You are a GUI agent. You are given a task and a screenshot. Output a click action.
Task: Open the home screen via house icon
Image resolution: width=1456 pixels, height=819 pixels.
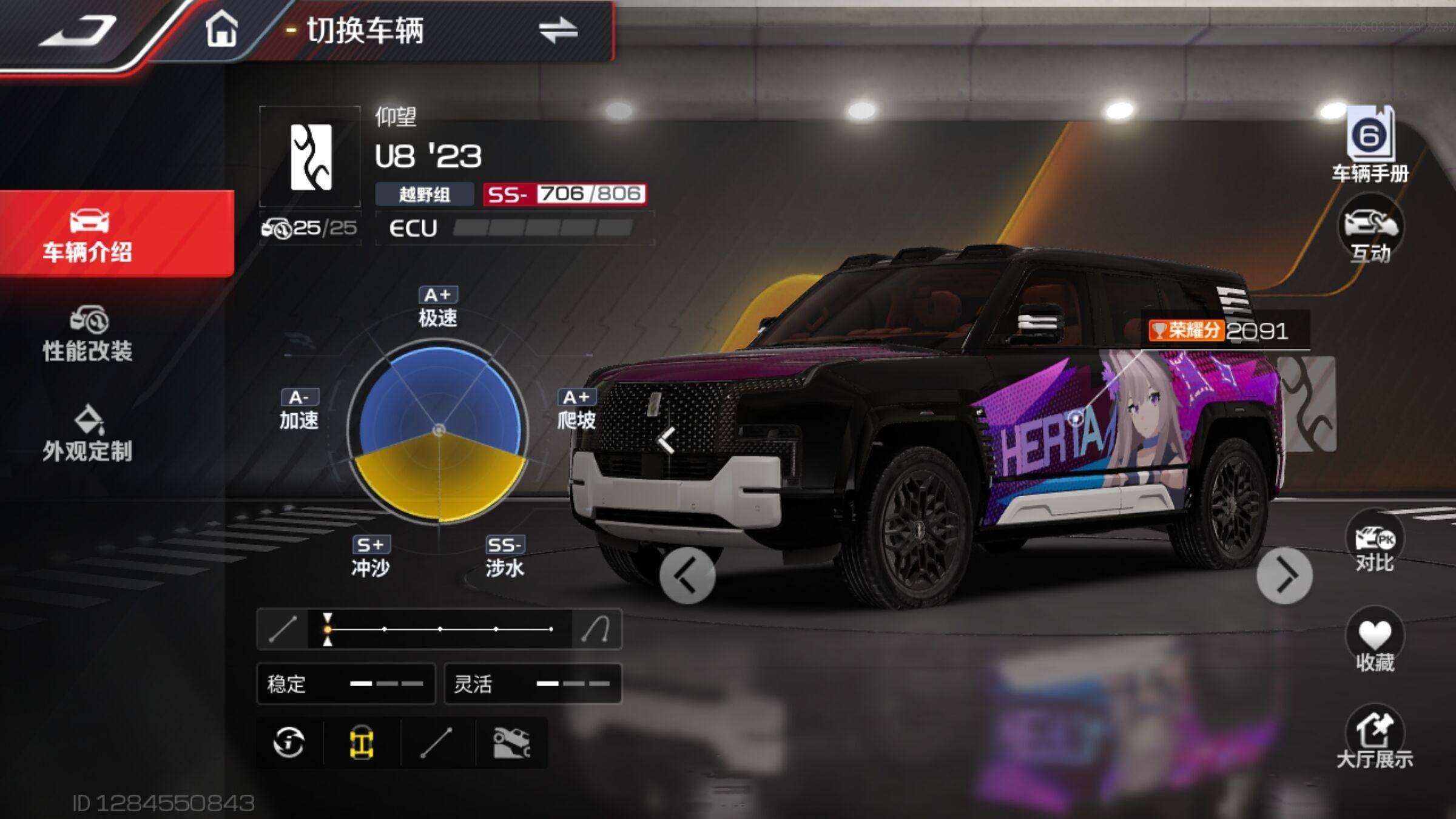tap(221, 29)
